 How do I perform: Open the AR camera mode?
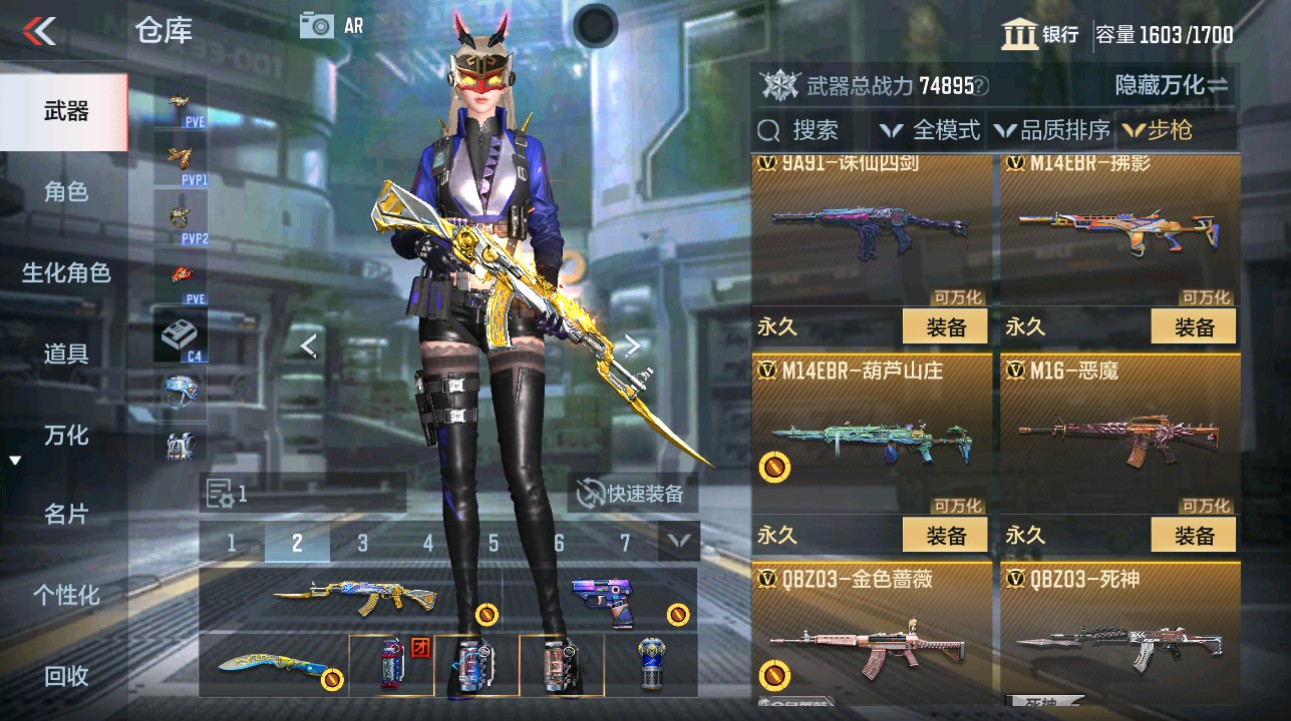[x=324, y=26]
